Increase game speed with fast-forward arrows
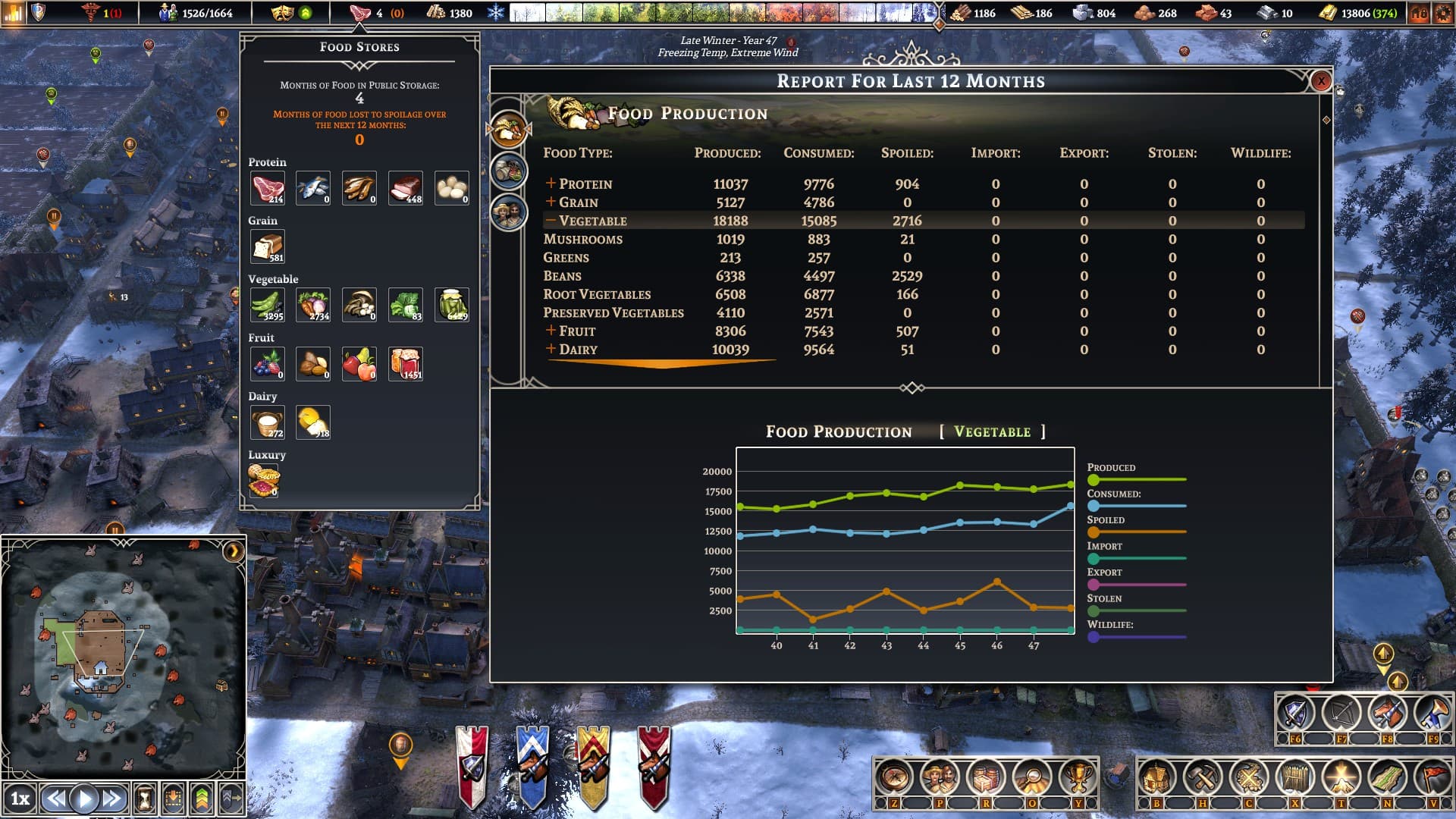This screenshot has height=819, width=1456. click(x=112, y=798)
